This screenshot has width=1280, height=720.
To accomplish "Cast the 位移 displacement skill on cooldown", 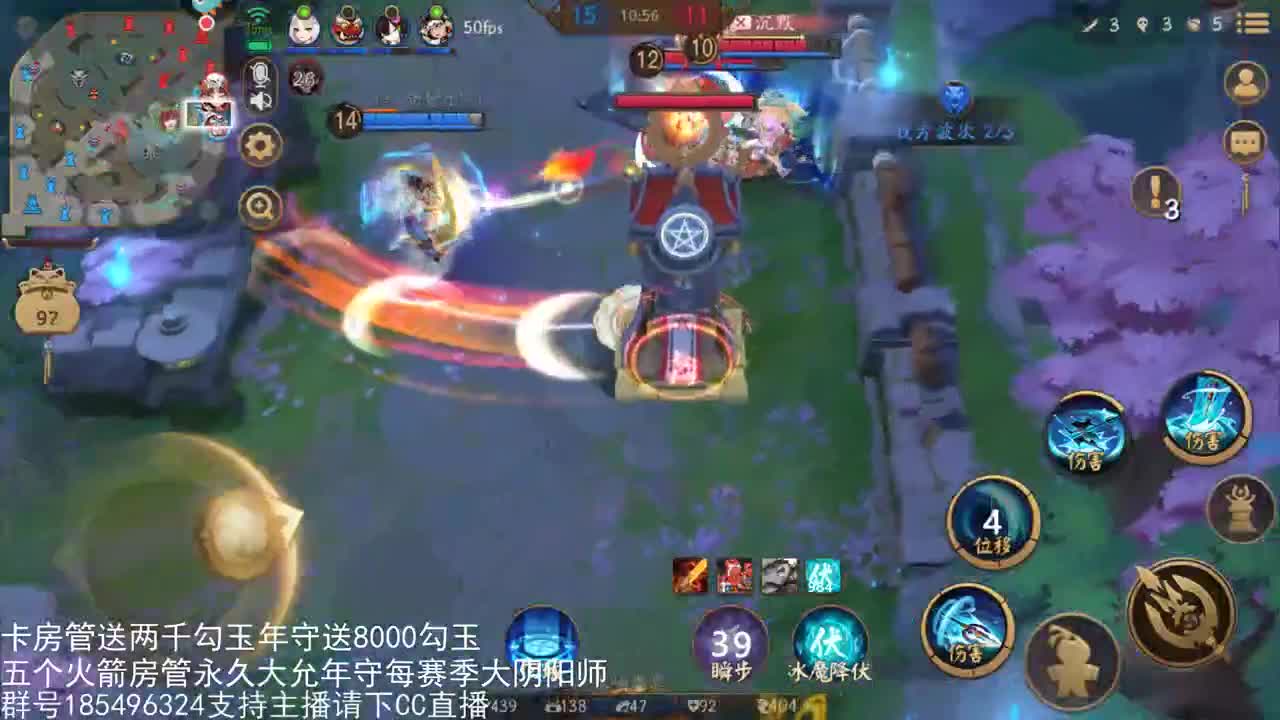I will 995,520.
